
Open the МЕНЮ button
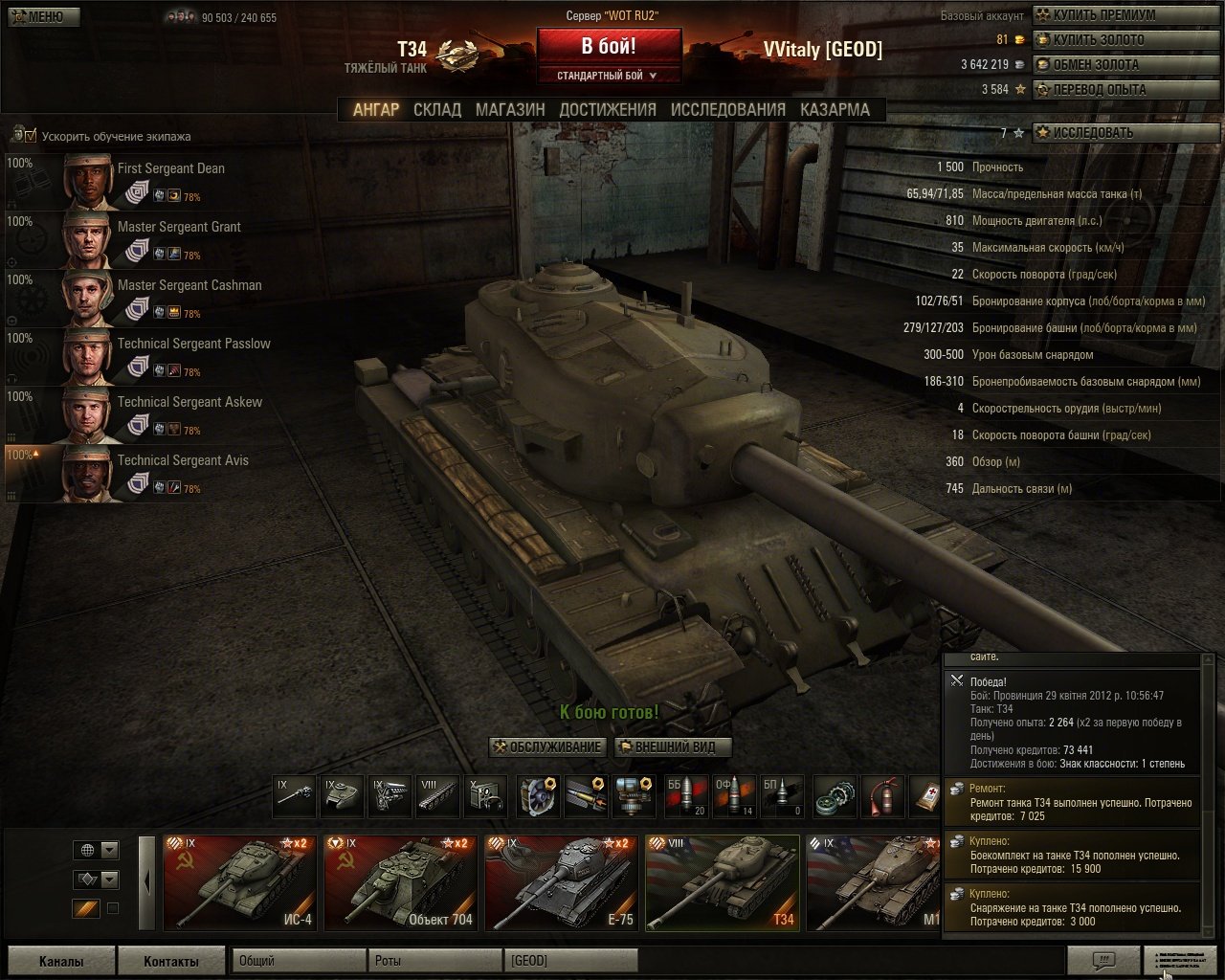click(x=40, y=16)
